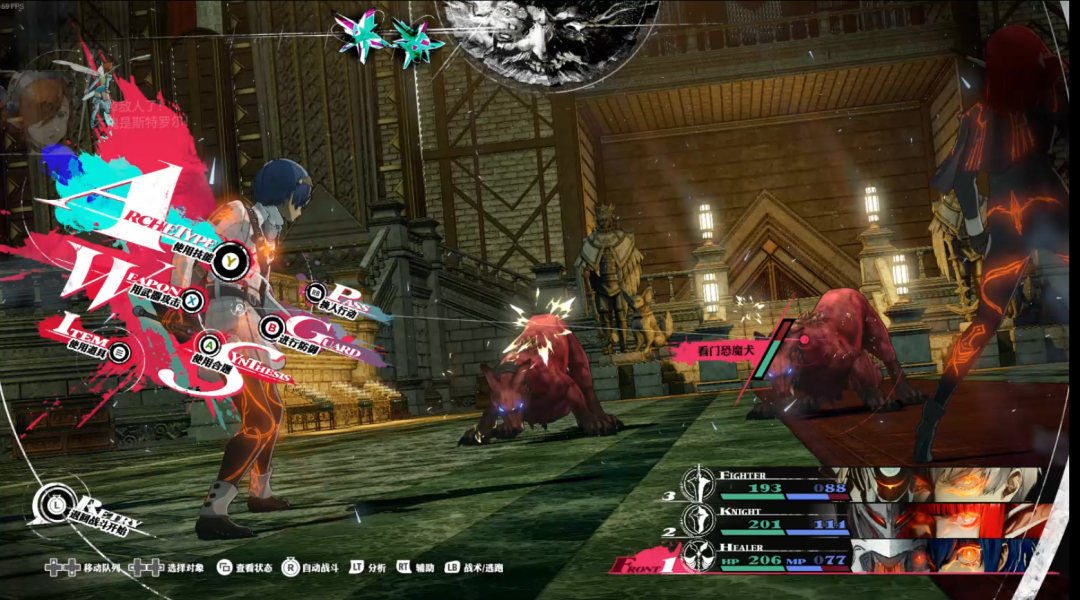Open 分析 enemy analysis
The image size is (1080, 600).
pyautogui.click(x=356, y=568)
